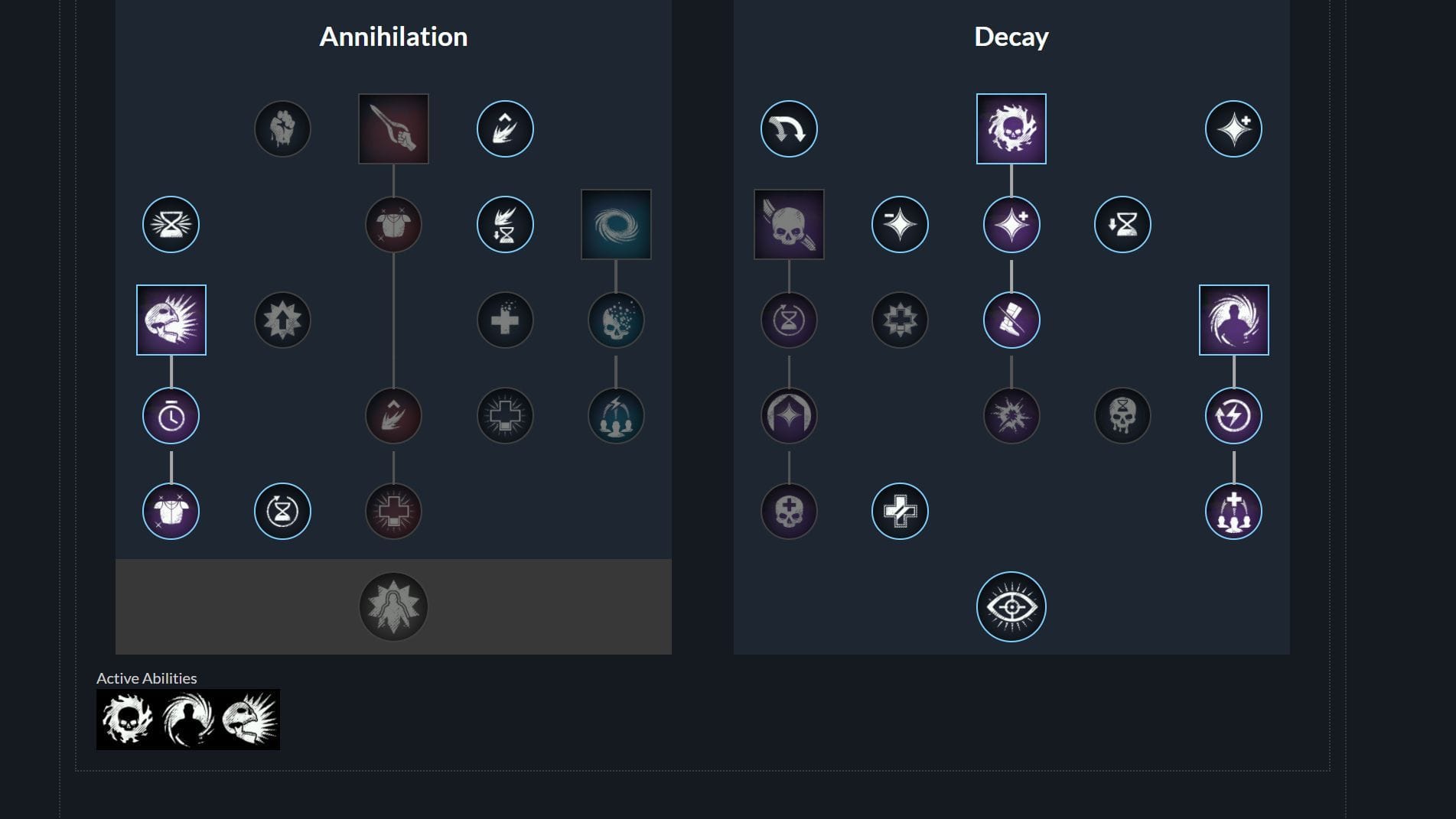Select the flaming skull square node in Decay
1456x819 pixels.
click(x=1011, y=127)
